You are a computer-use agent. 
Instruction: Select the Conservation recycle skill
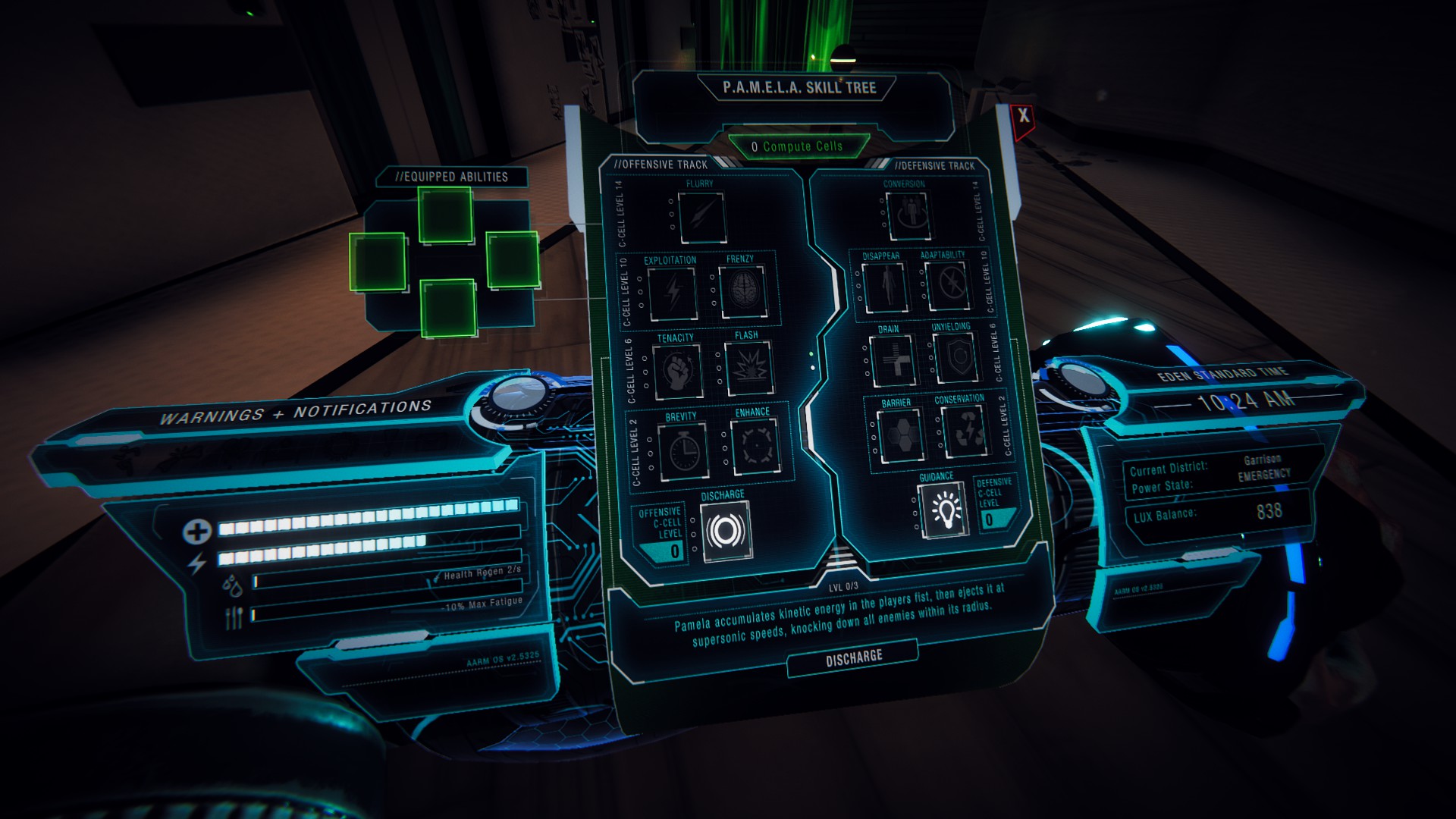point(964,431)
